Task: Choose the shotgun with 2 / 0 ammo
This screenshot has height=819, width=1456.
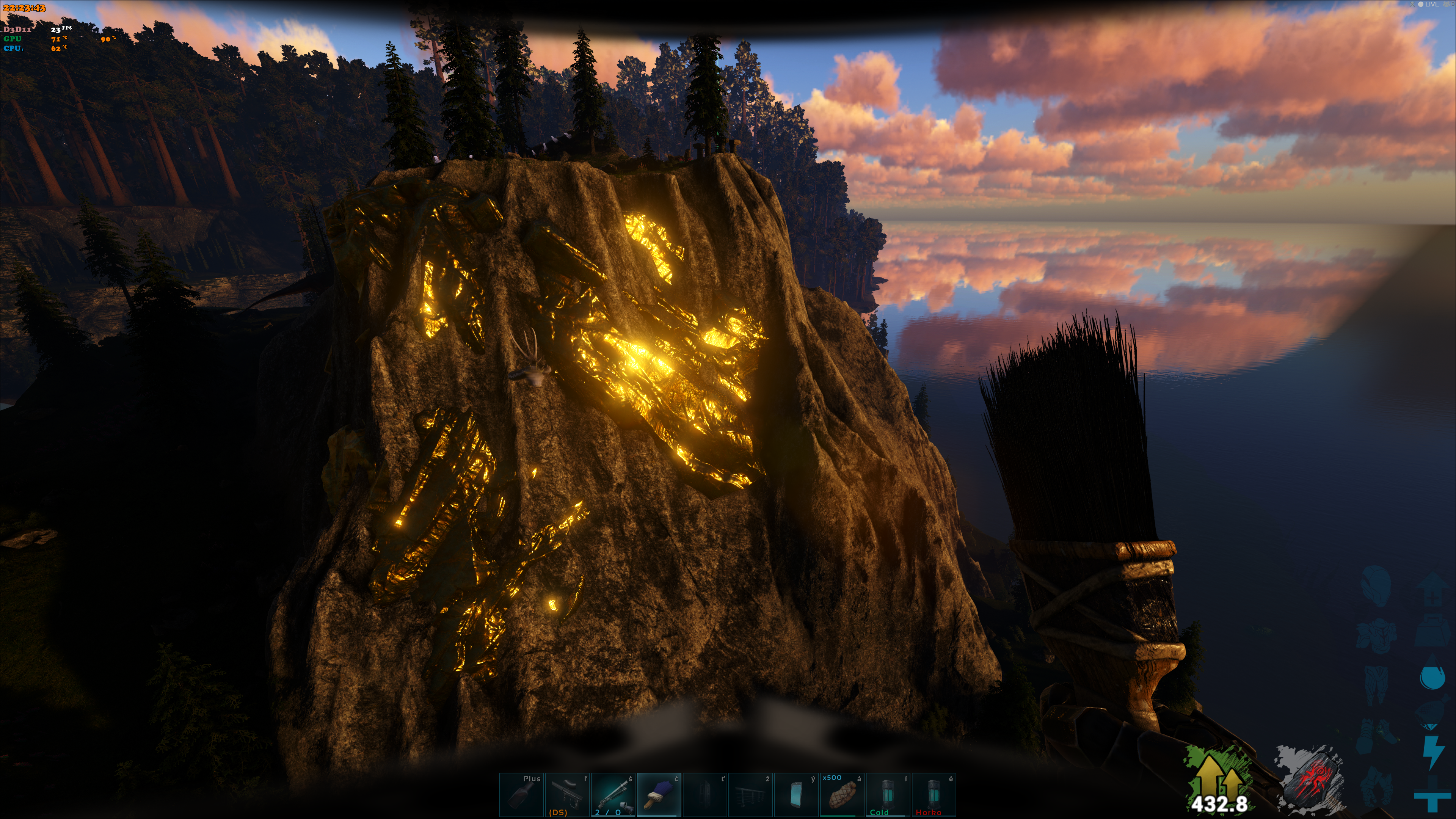Action: coord(613,794)
